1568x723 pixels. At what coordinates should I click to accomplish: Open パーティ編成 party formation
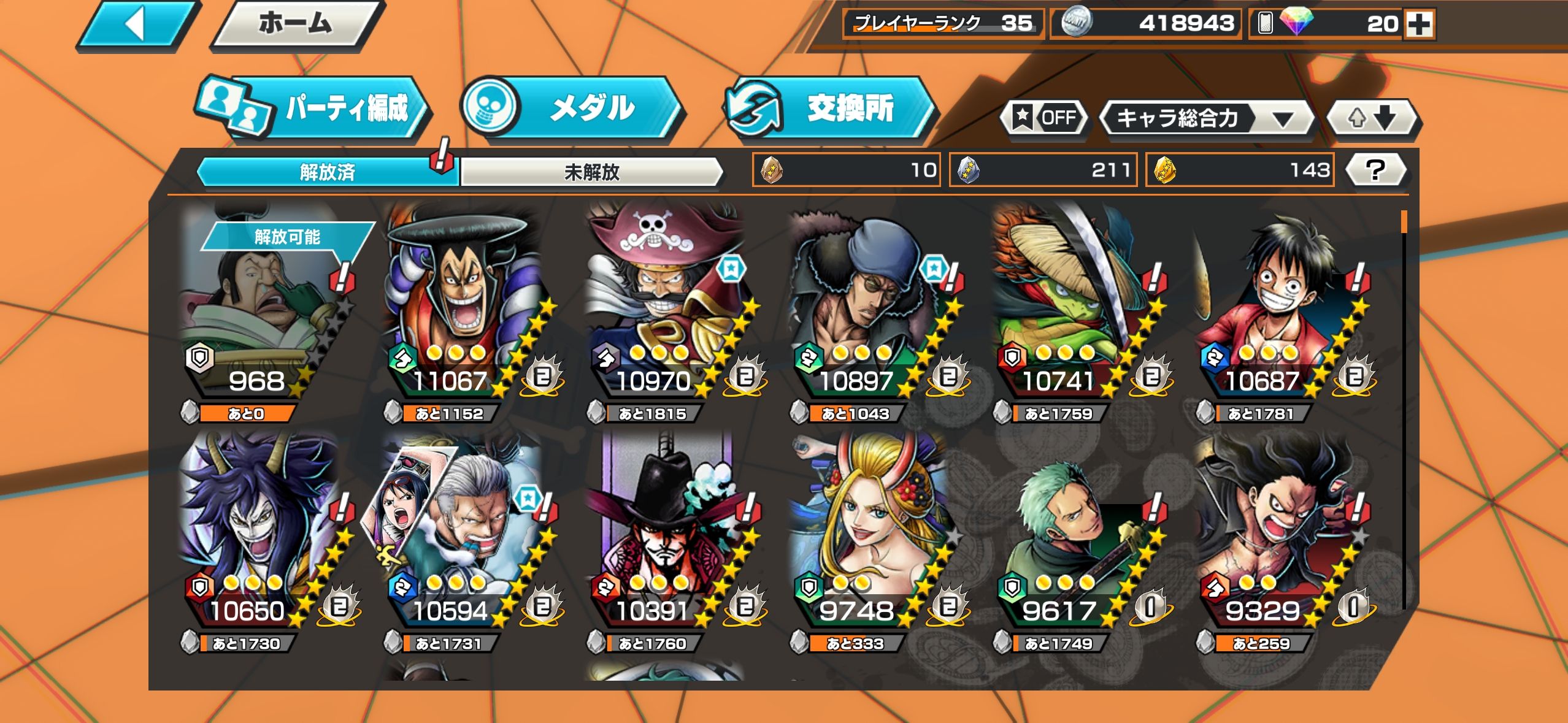point(314,109)
